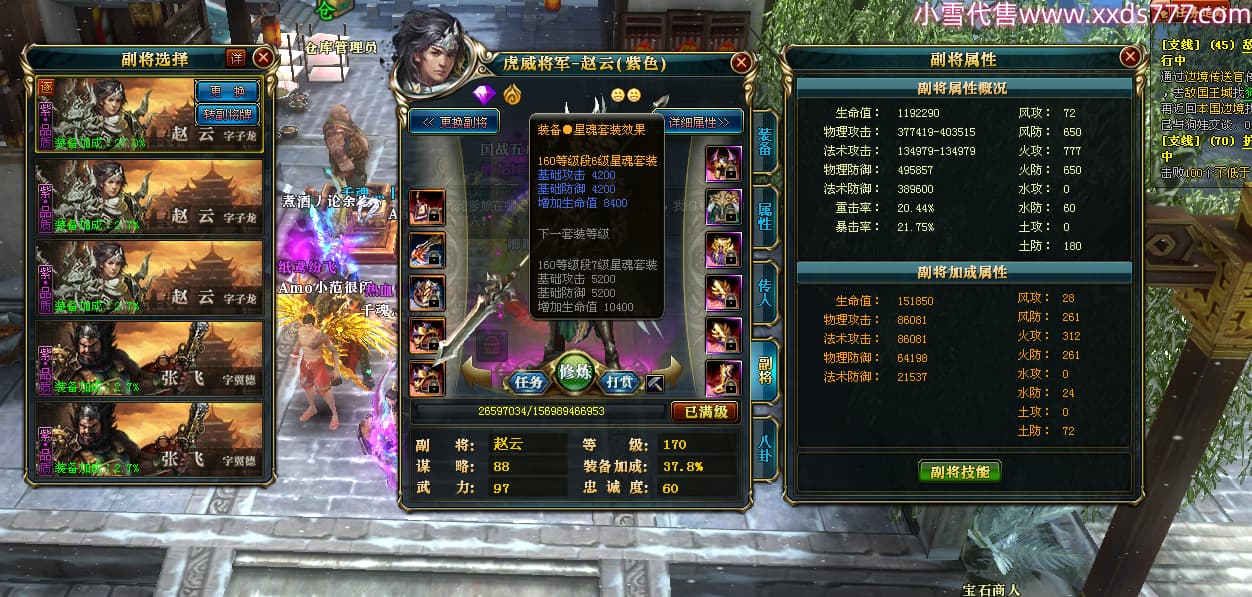Open the 详 details button in 副将选择
Screen dimensions: 1252x597
pos(236,58)
